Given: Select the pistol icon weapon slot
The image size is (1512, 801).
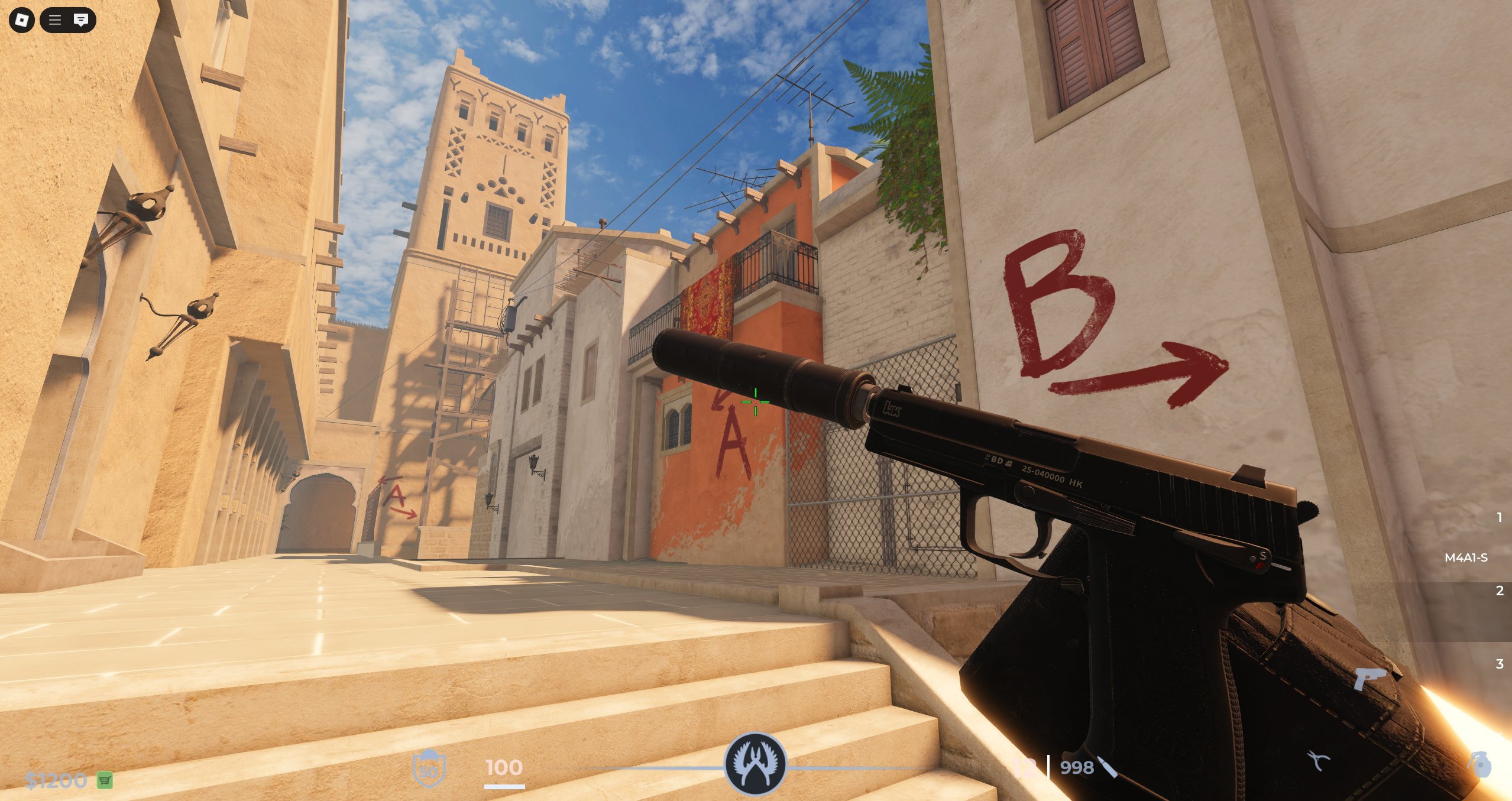Looking at the screenshot, I should [x=1369, y=679].
